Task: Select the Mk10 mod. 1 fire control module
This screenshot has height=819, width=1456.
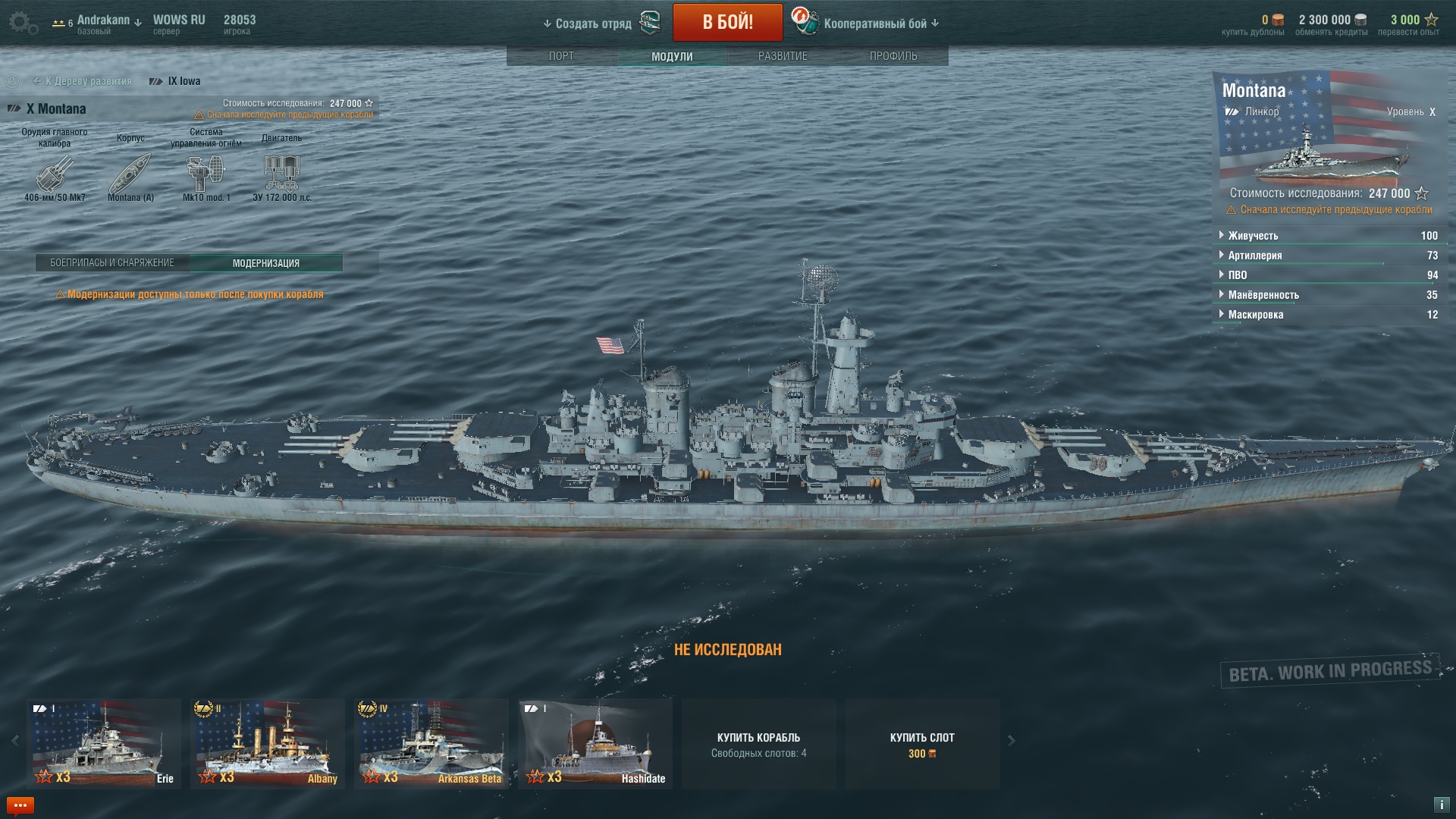Action: [x=206, y=174]
